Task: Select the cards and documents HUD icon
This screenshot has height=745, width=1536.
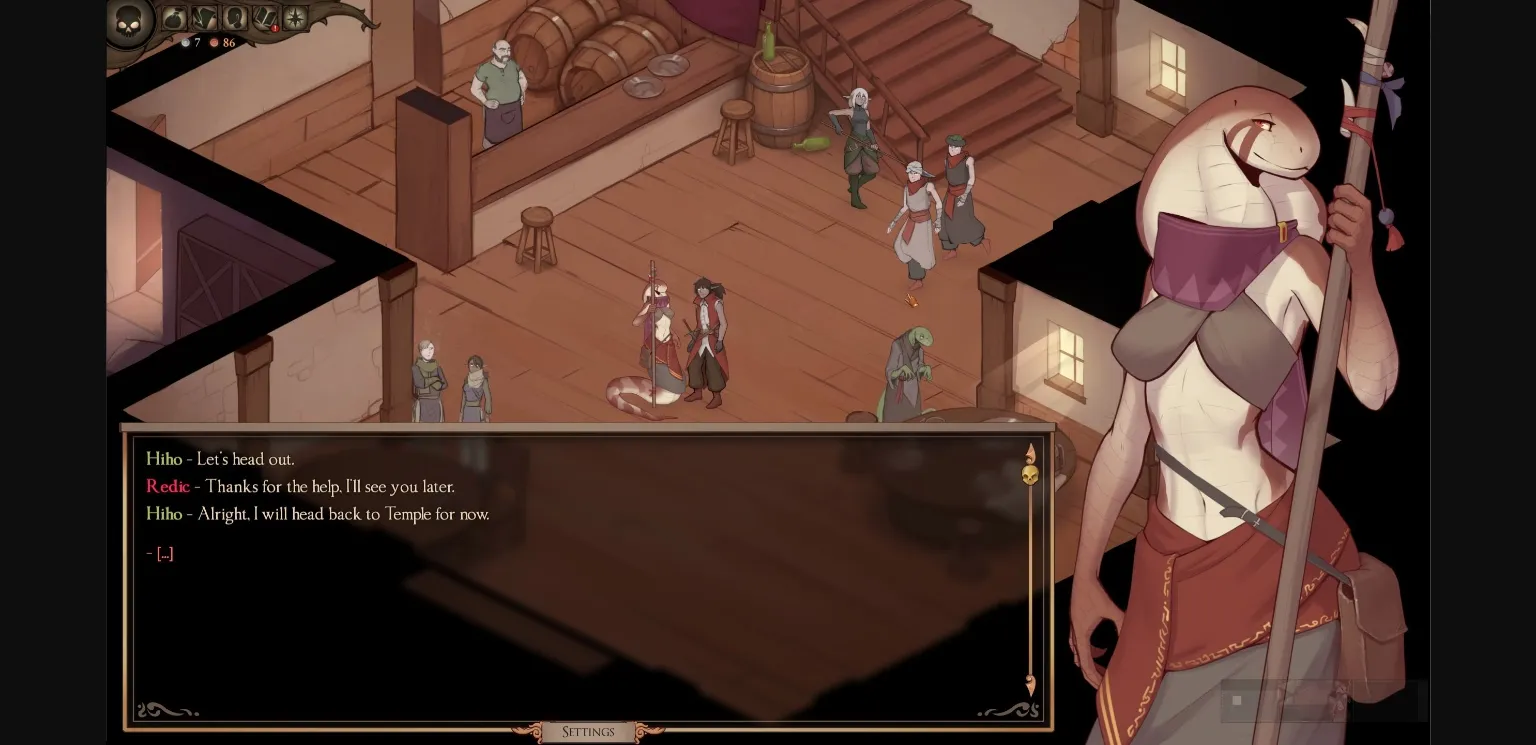Action: (x=204, y=19)
